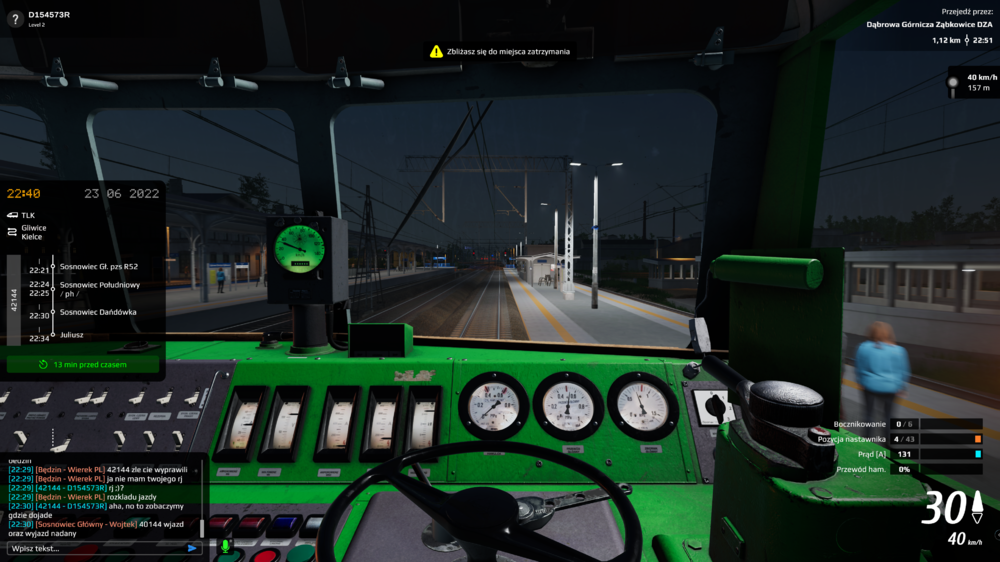Select the Sosnowiec Dańdówka timetable stop
This screenshot has width=1000, height=562.
pyautogui.click(x=98, y=312)
